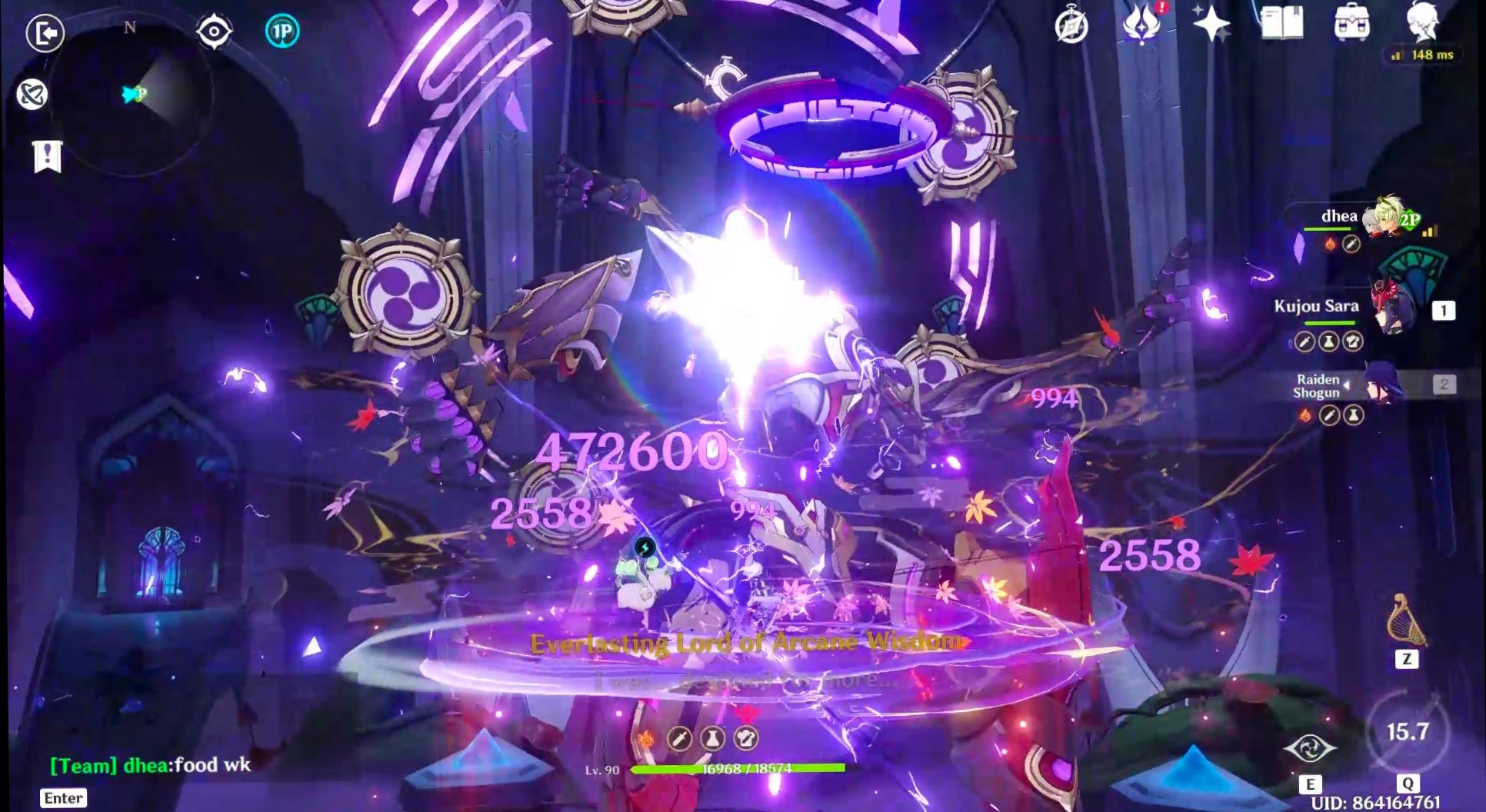Open the Battle Pass wings icon
Screen dimensions: 1486x812
1143,27
